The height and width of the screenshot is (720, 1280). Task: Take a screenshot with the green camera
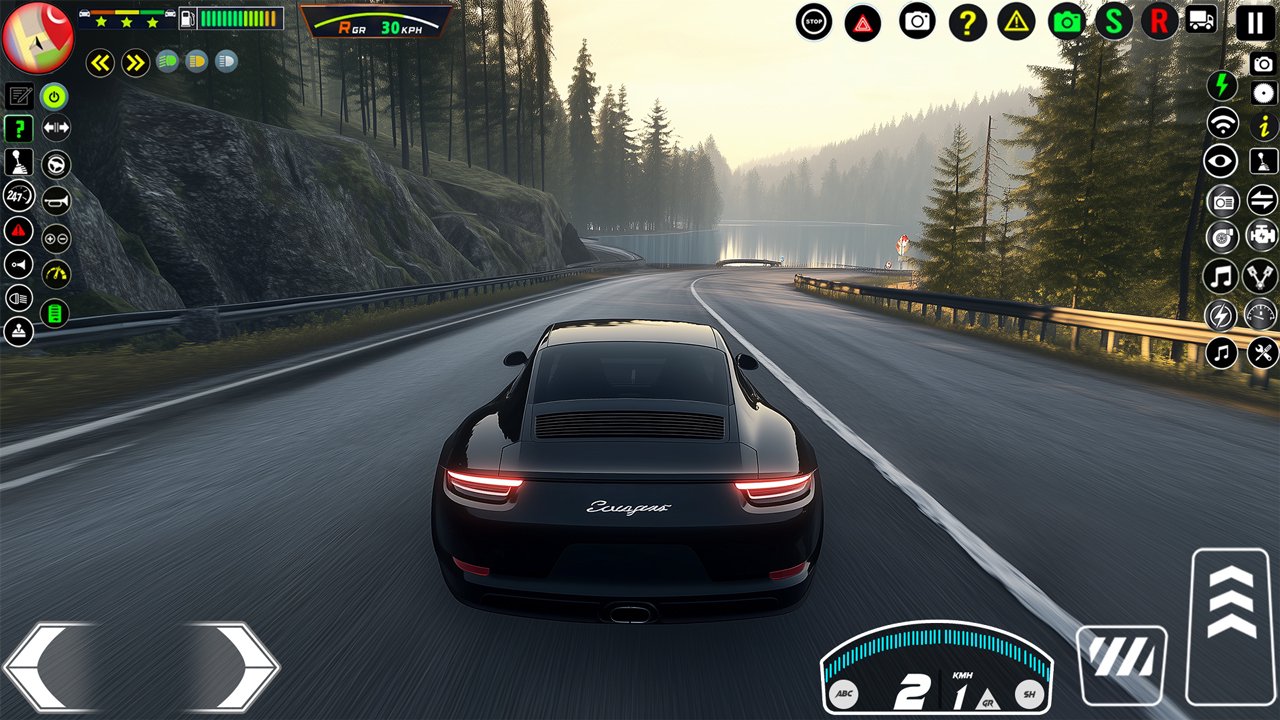pos(1067,21)
